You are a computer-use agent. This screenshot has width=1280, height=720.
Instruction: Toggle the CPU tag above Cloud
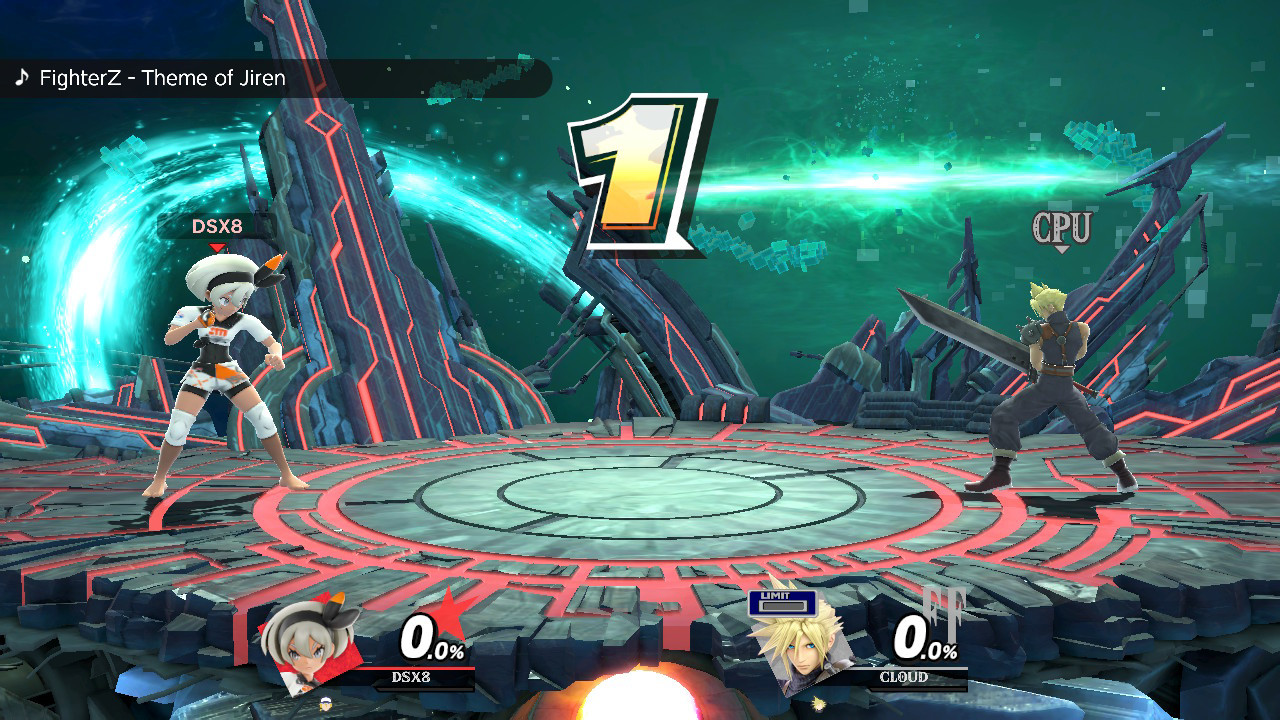coord(1063,228)
